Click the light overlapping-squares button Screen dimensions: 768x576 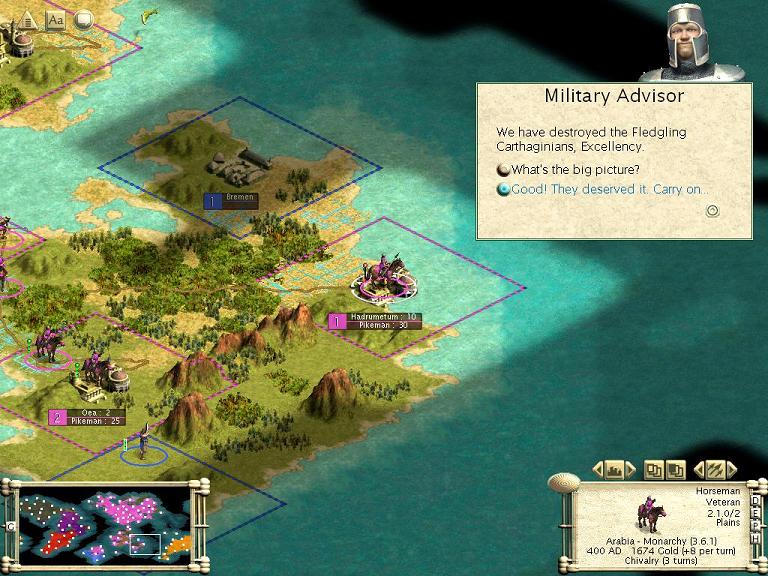click(x=655, y=468)
